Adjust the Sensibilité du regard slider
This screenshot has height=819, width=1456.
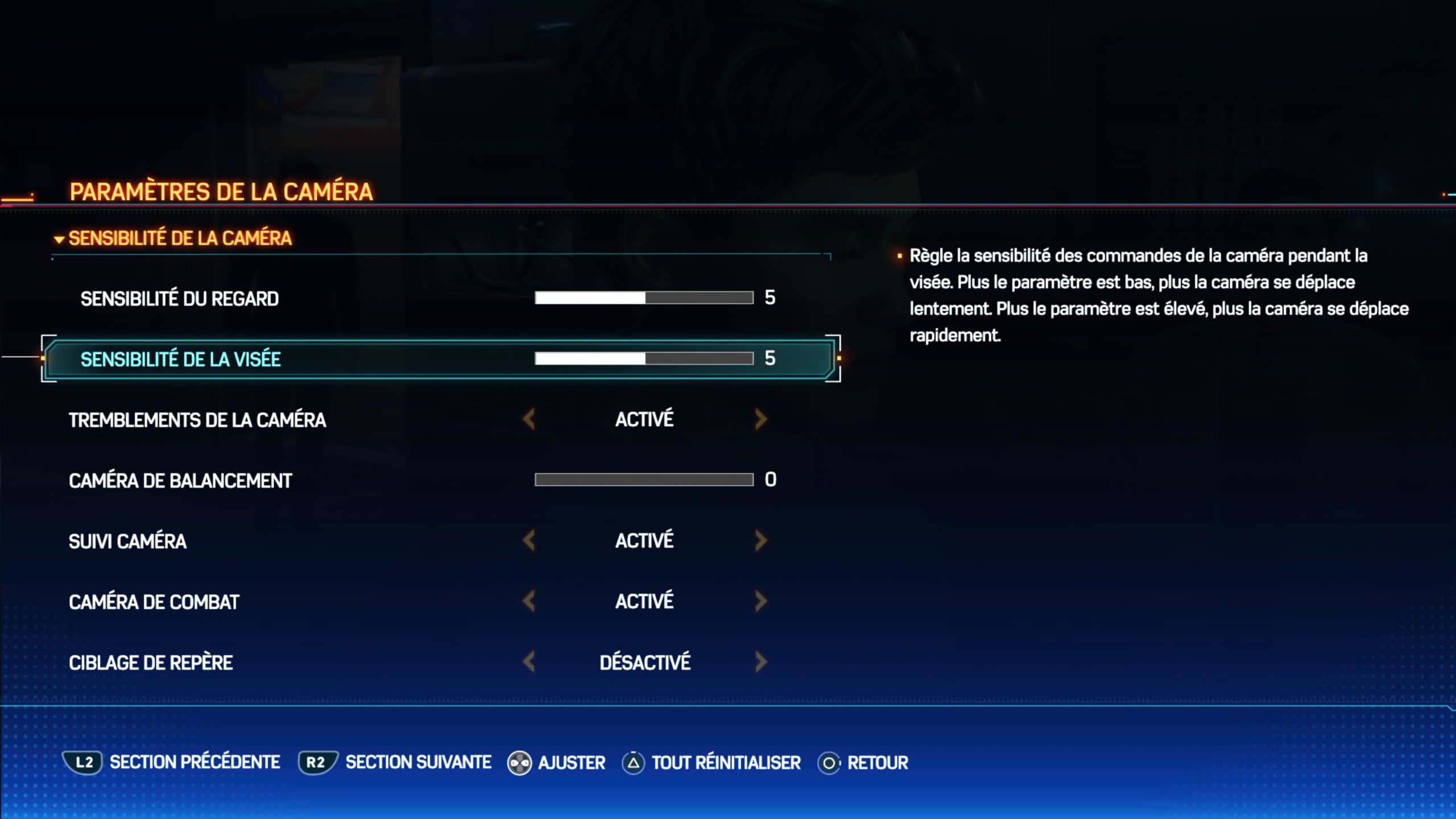(x=644, y=298)
